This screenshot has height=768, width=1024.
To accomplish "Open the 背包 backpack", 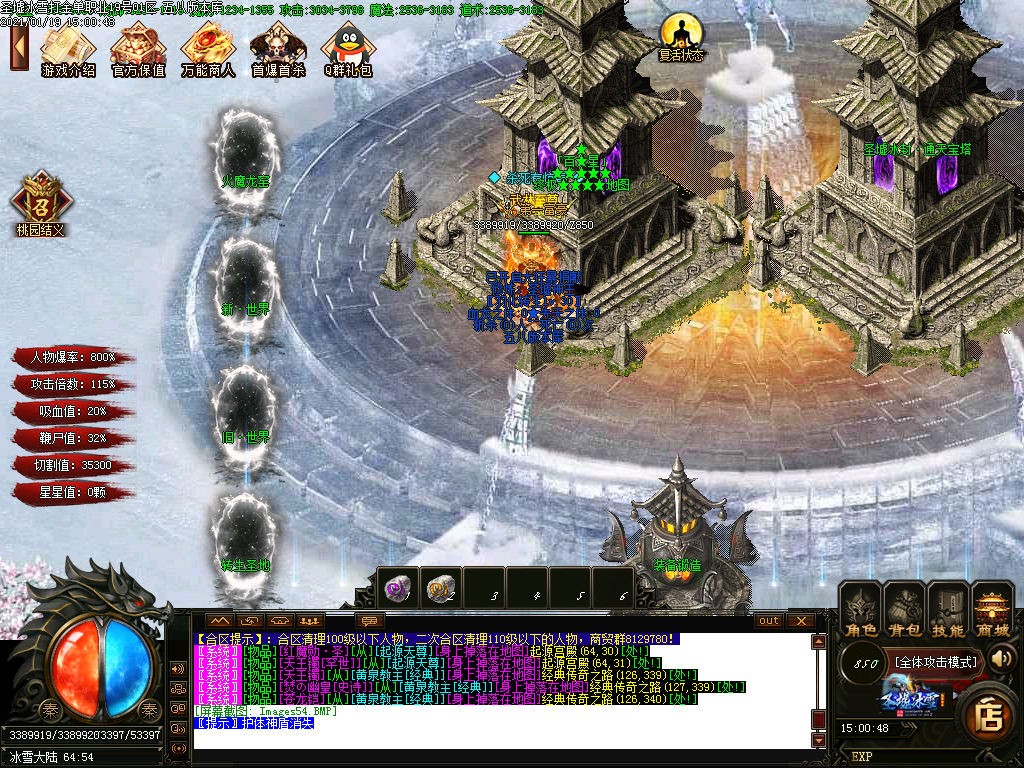I will tap(904, 610).
